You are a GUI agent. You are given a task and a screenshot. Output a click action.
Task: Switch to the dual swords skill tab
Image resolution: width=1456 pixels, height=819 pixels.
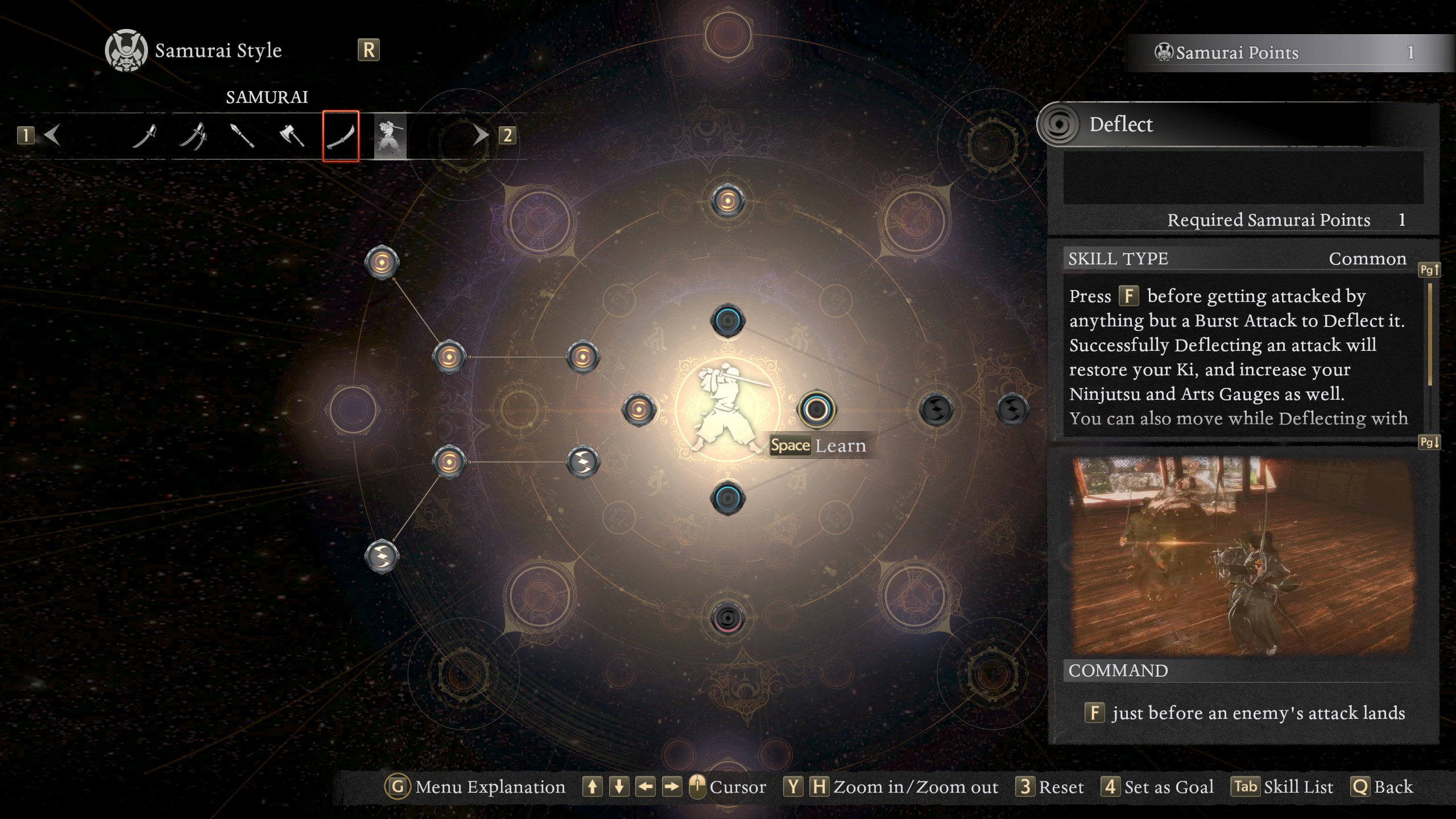tap(193, 136)
